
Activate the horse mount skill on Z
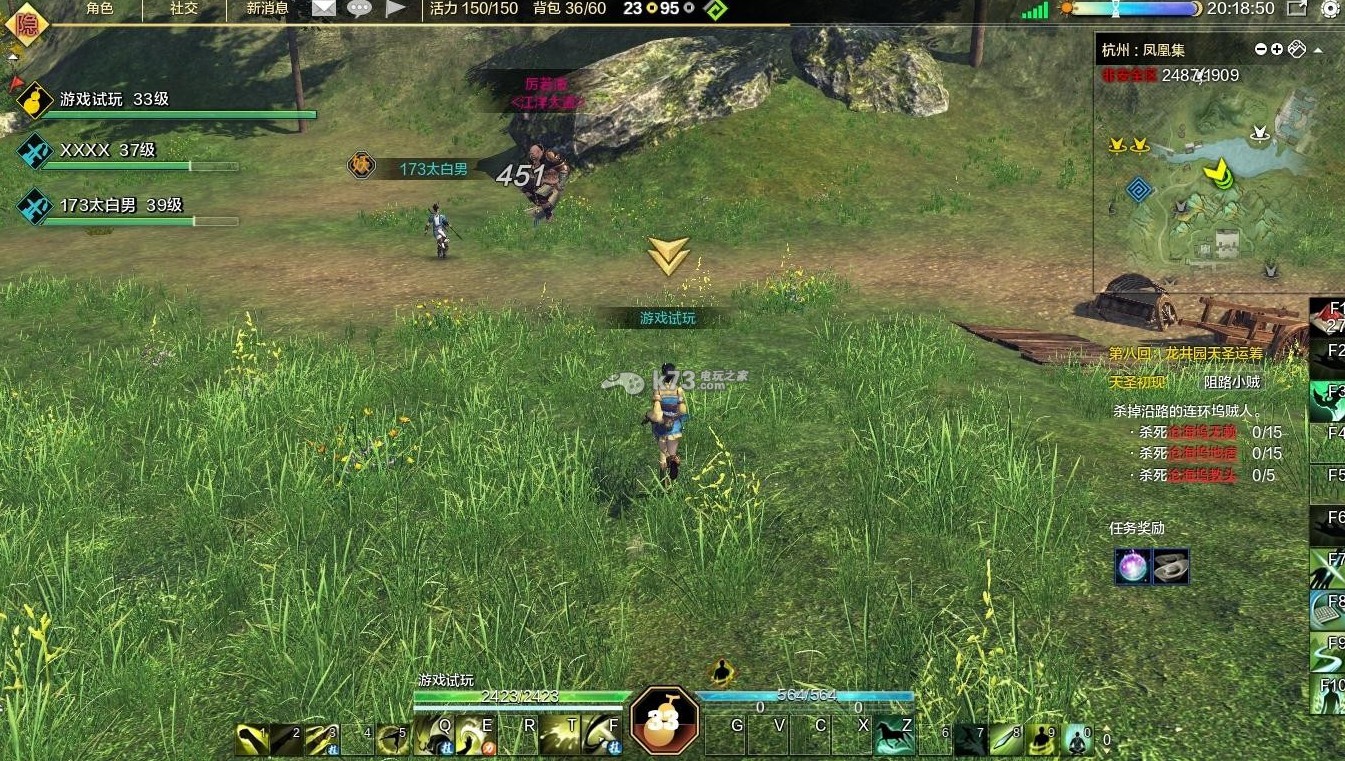(894, 738)
